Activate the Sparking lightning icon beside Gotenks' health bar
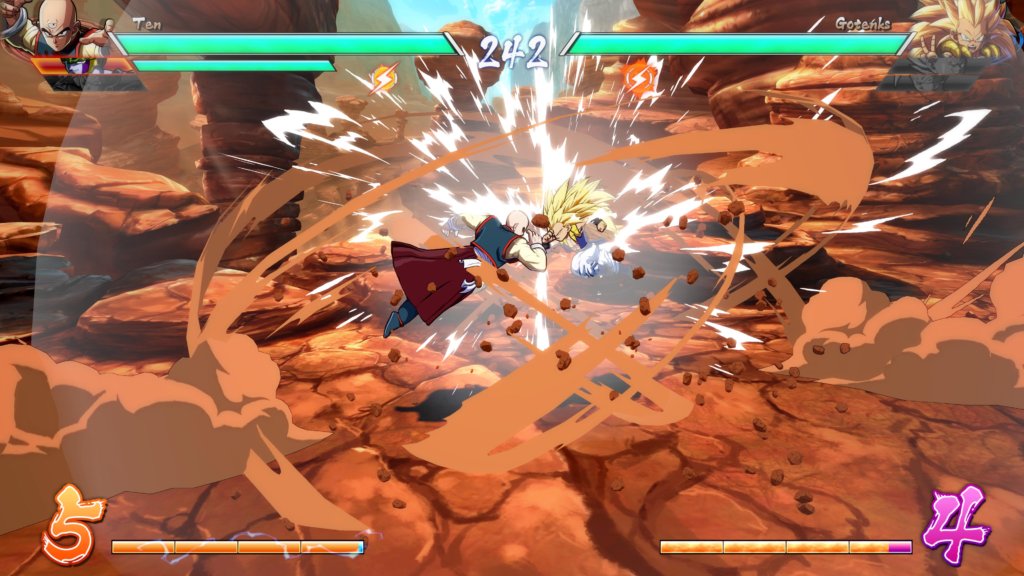1024x576 pixels. (637, 77)
